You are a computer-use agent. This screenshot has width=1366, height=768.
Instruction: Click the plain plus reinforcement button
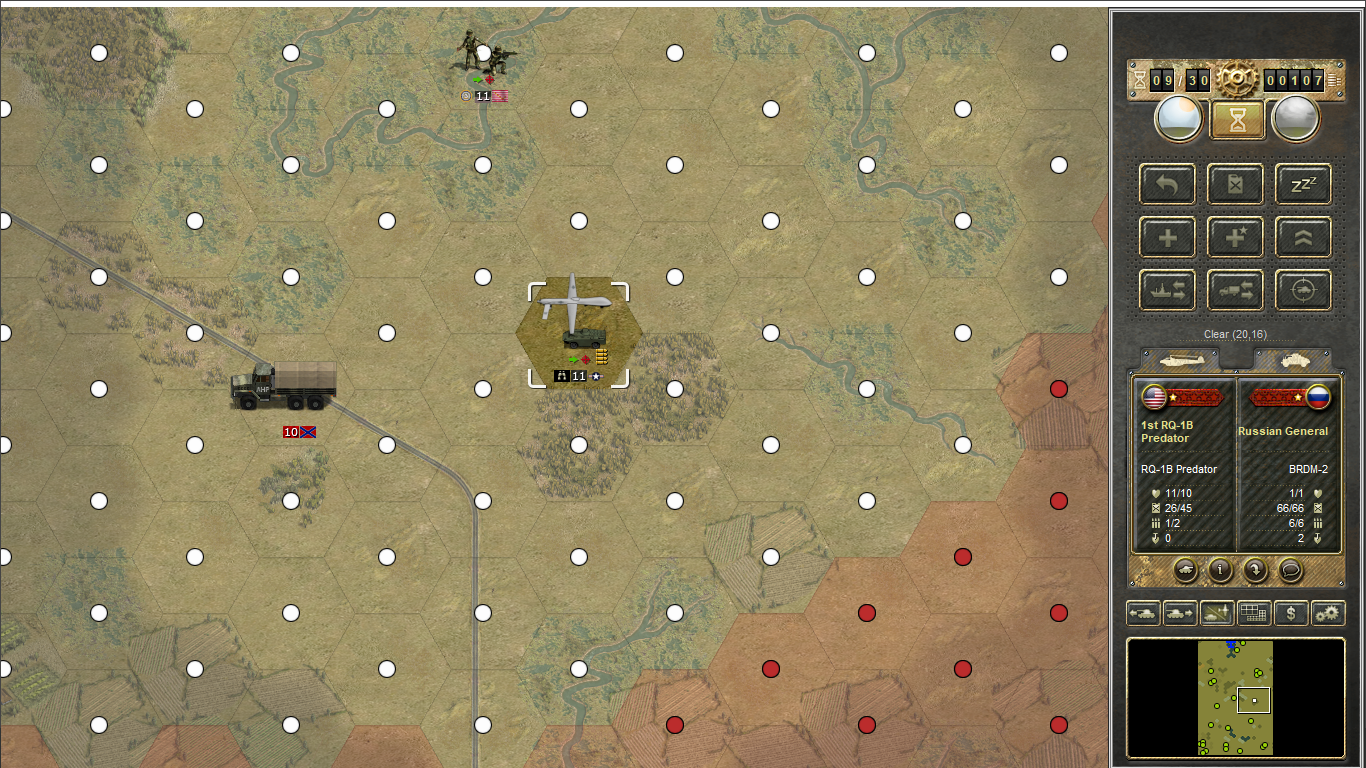[1167, 237]
